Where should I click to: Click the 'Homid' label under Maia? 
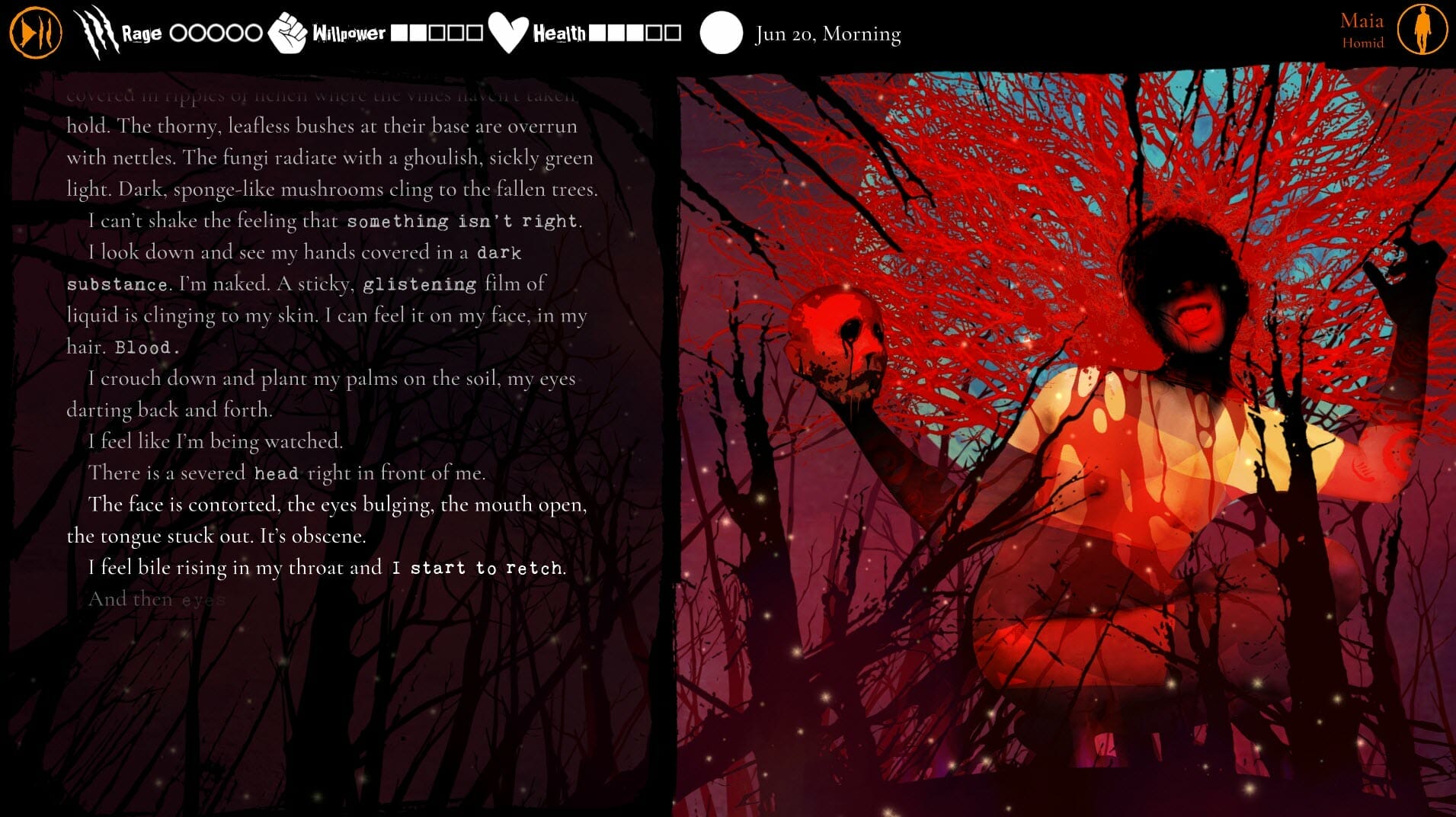tap(1365, 43)
